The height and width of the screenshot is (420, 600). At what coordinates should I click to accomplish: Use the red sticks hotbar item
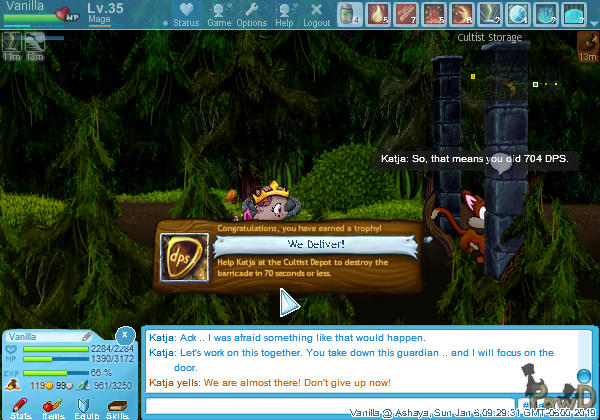(x=405, y=14)
